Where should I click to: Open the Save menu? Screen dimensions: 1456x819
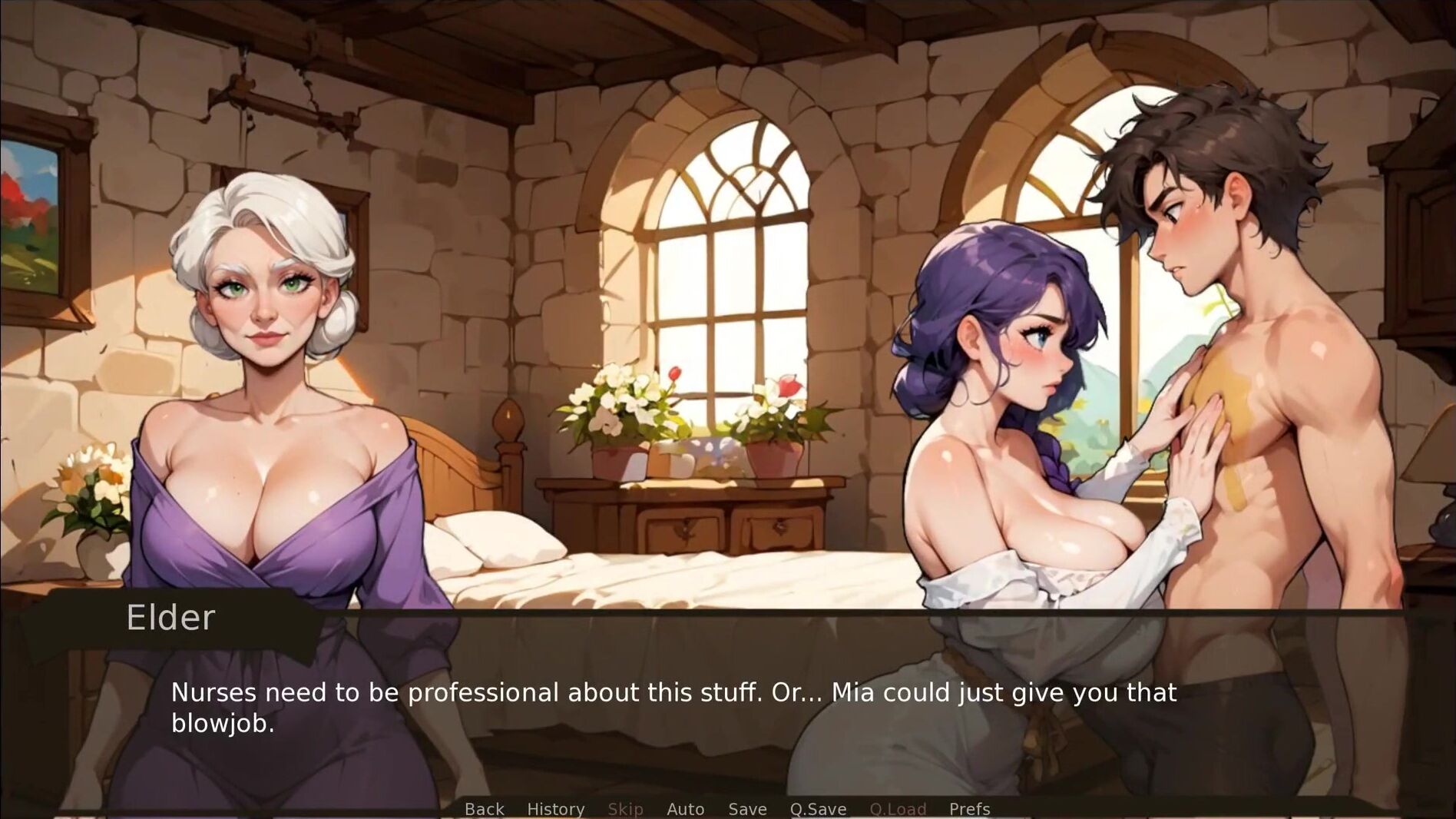tap(747, 809)
